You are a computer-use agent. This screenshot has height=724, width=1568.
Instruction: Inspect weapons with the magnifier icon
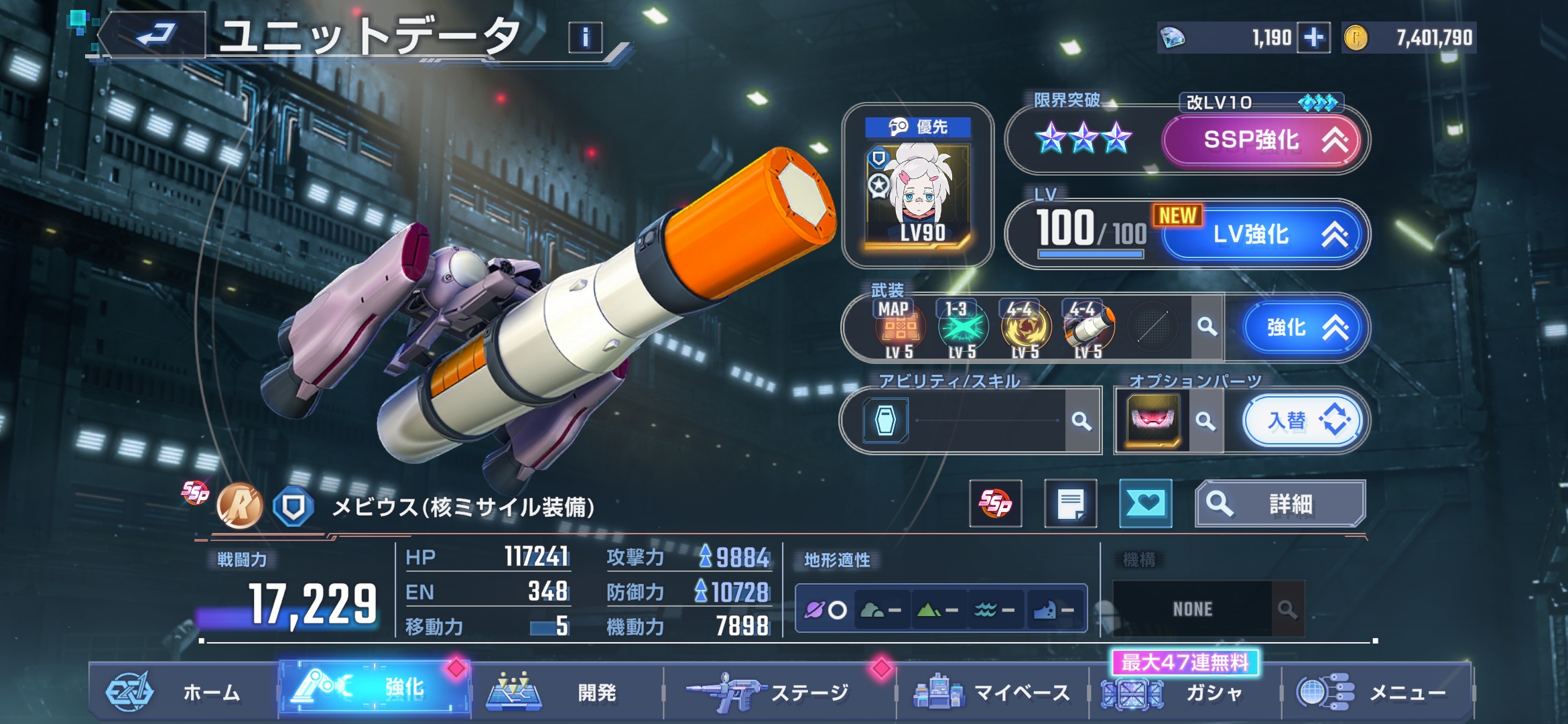[x=1207, y=327]
